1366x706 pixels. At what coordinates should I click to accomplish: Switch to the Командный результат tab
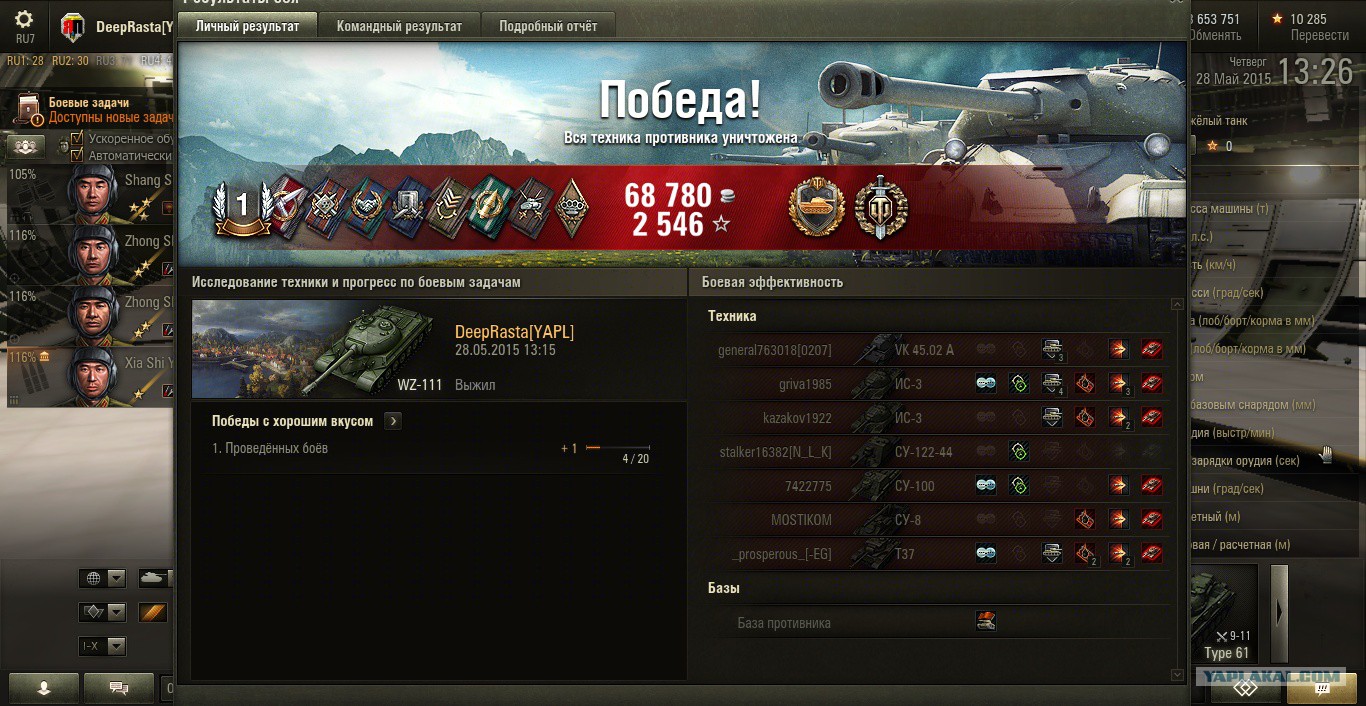point(399,26)
